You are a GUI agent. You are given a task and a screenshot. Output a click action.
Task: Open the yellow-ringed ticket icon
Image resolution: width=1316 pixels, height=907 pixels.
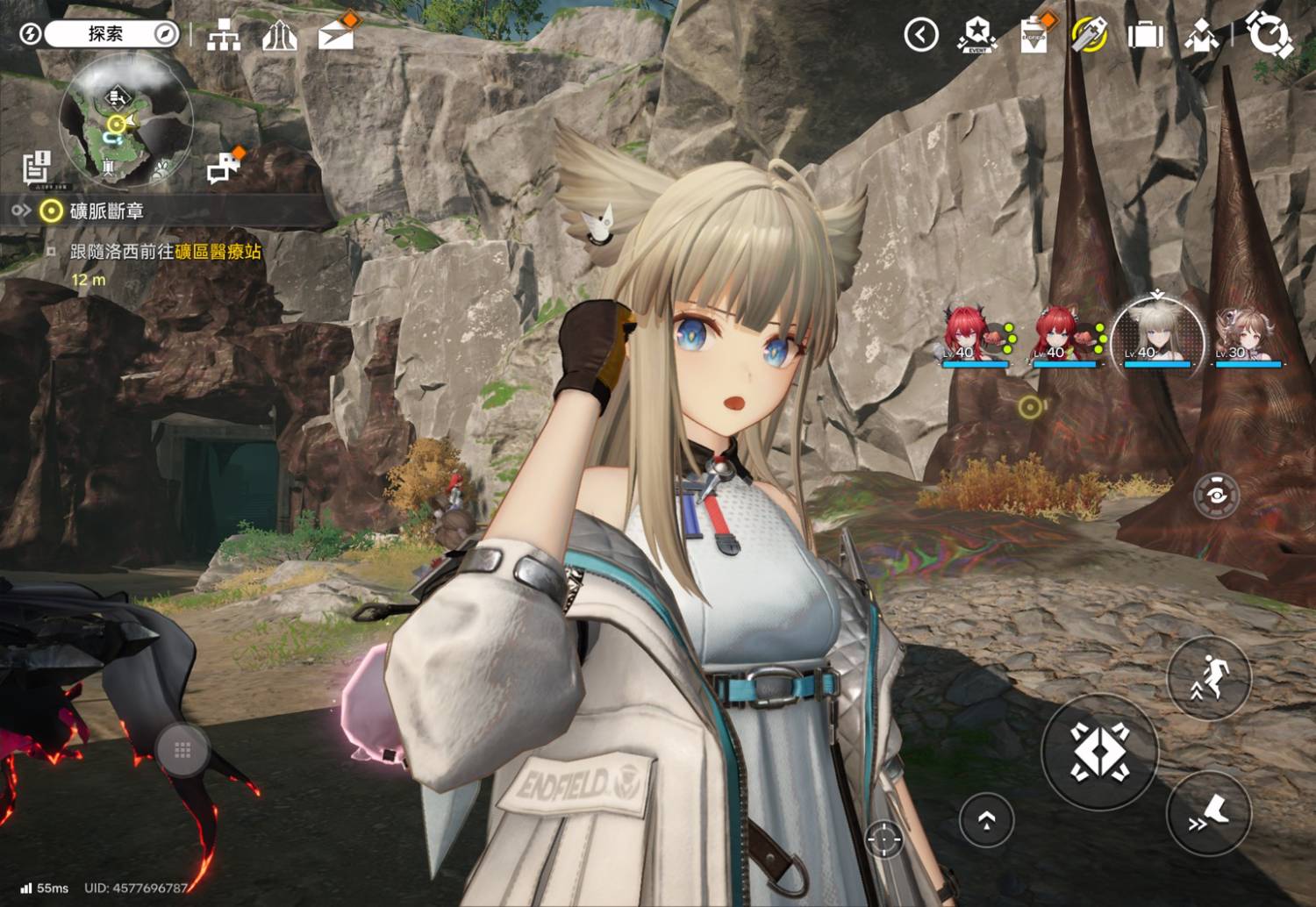click(x=1090, y=35)
